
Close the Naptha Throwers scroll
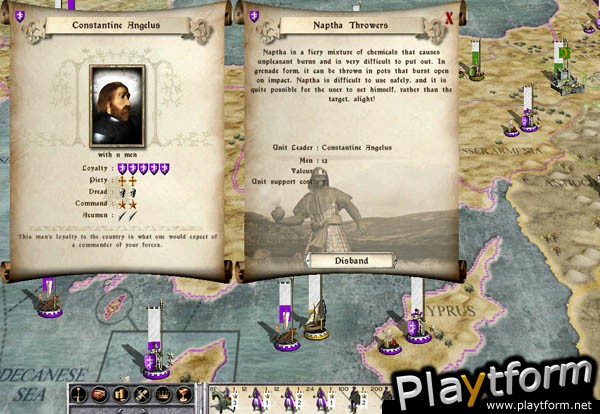pos(449,17)
